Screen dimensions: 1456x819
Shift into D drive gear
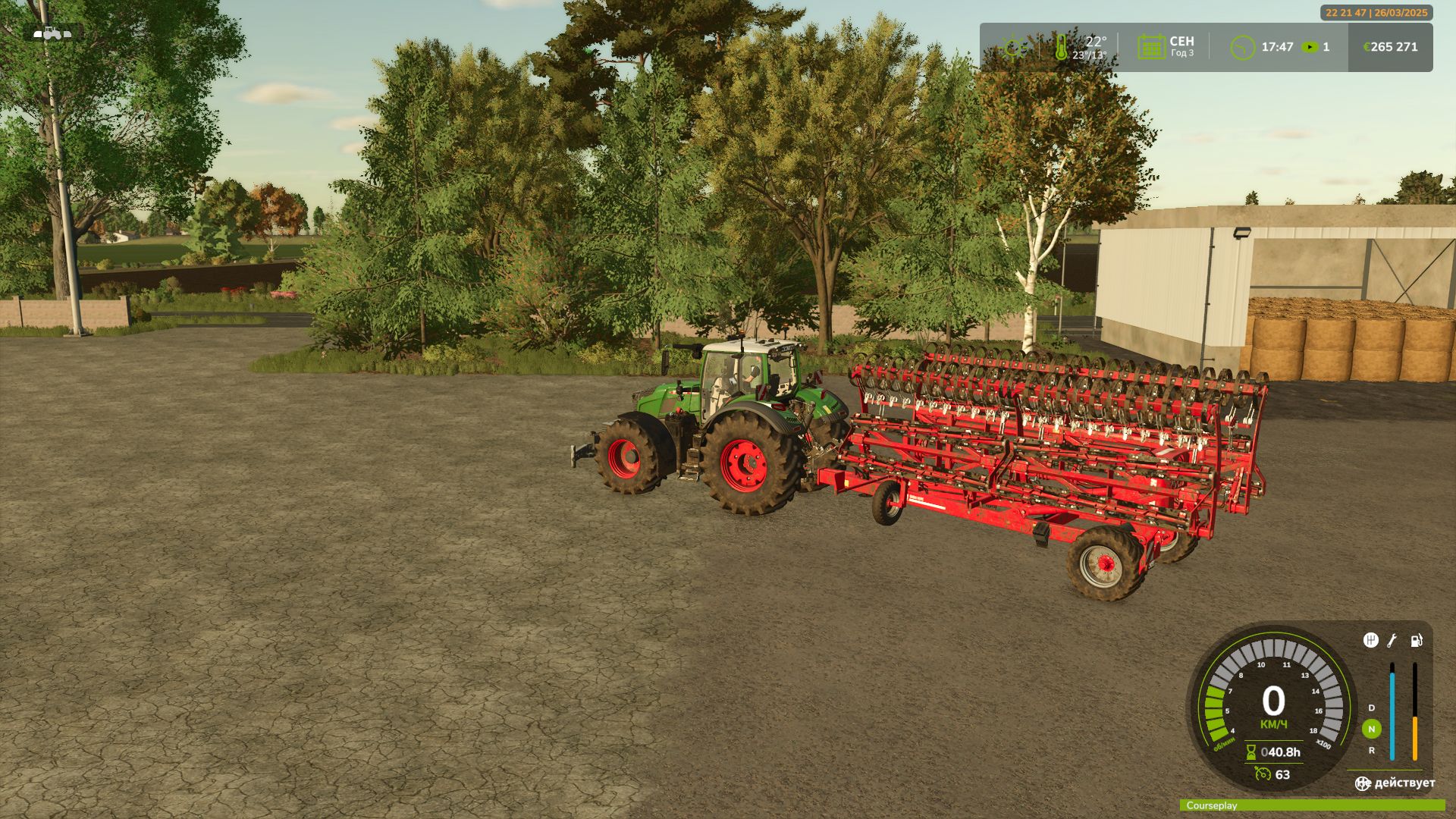1371,708
